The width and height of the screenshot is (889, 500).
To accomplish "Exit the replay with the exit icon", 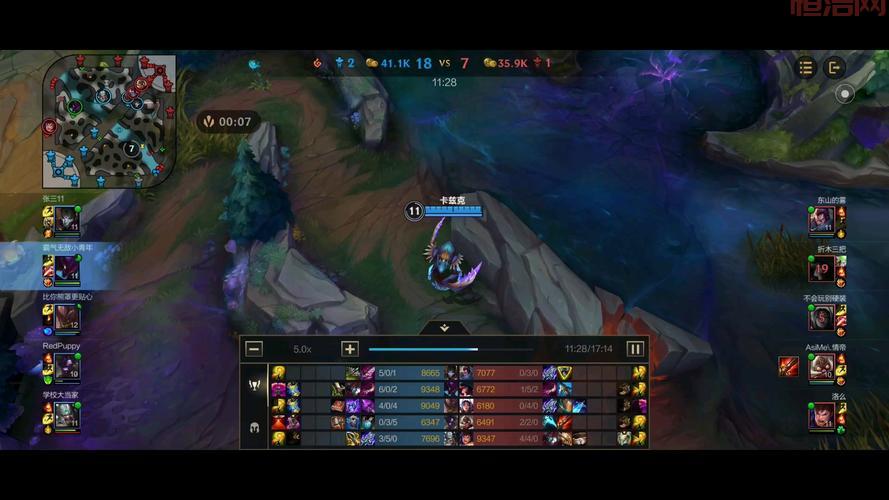I will click(x=835, y=67).
